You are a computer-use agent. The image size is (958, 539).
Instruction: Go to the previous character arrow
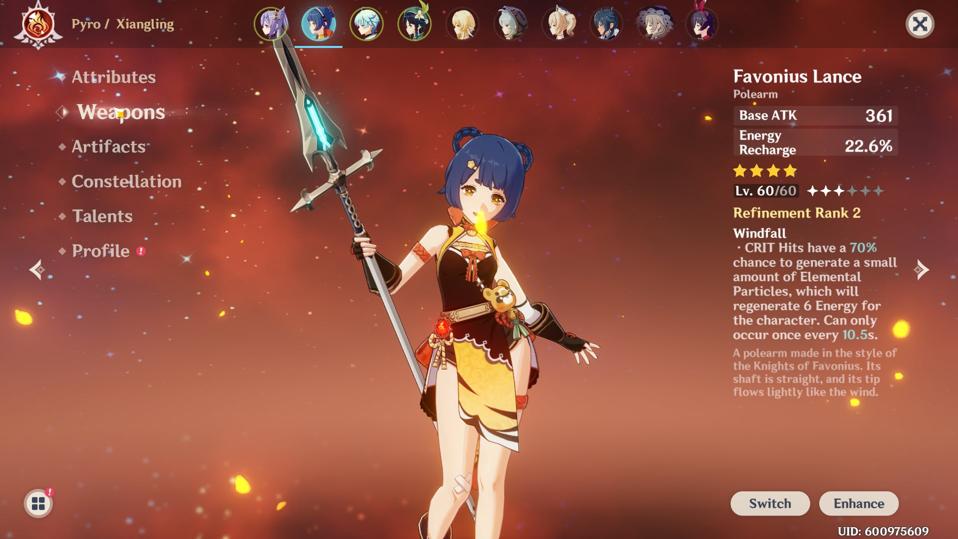[37, 269]
